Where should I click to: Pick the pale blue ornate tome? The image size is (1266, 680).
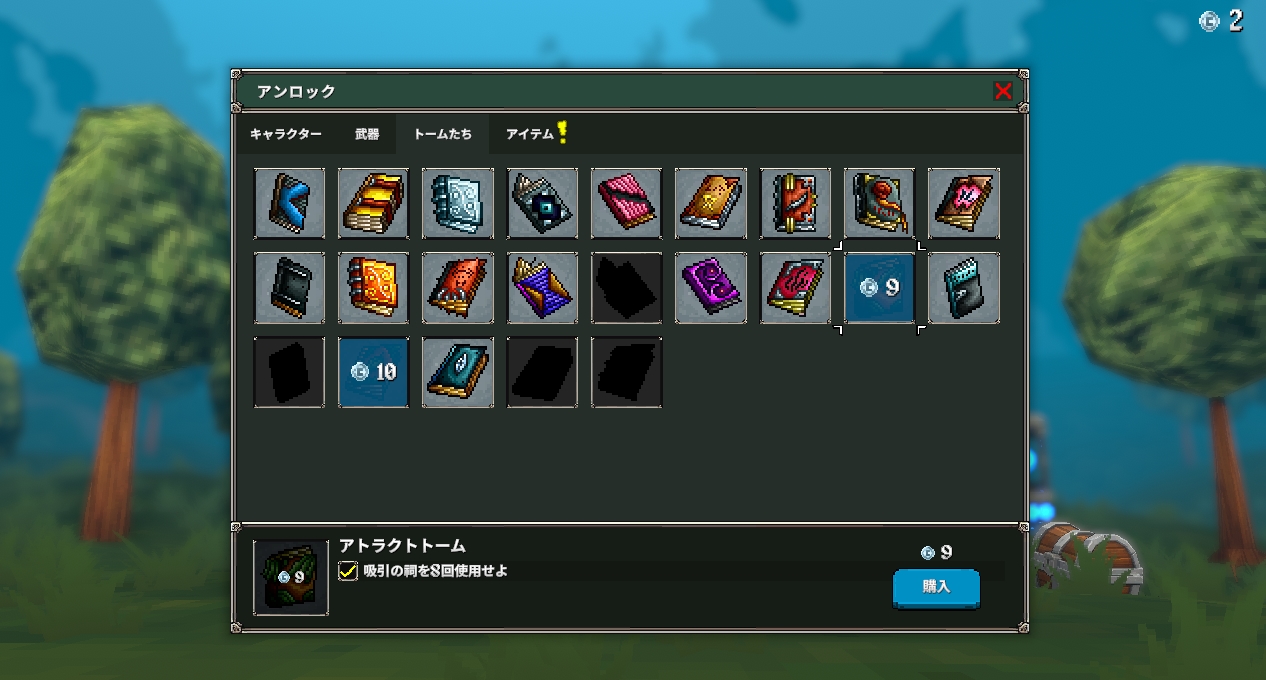(x=457, y=204)
